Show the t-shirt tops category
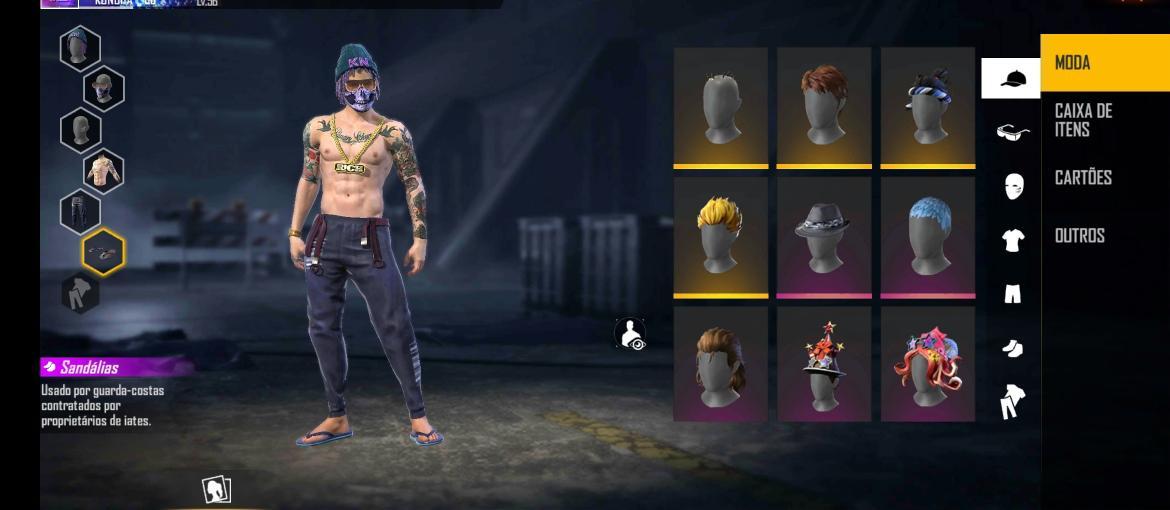The image size is (1170, 510). (x=1012, y=240)
